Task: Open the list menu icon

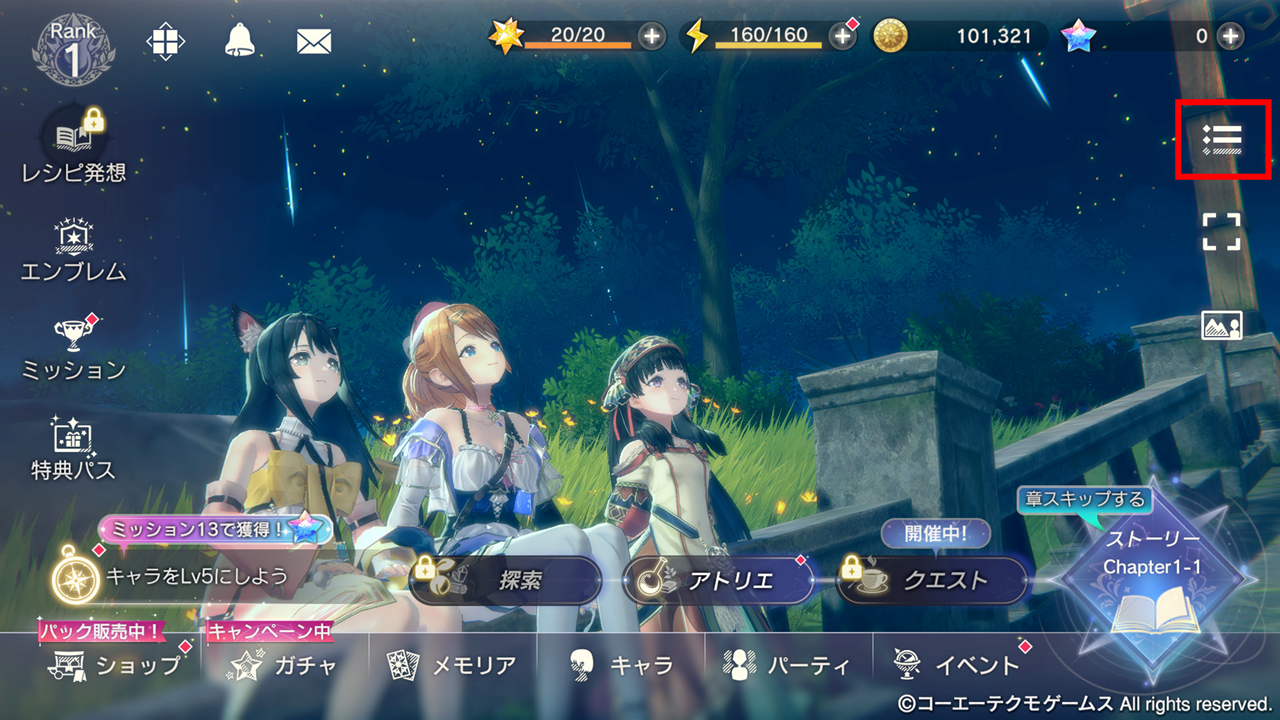Action: [1222, 139]
